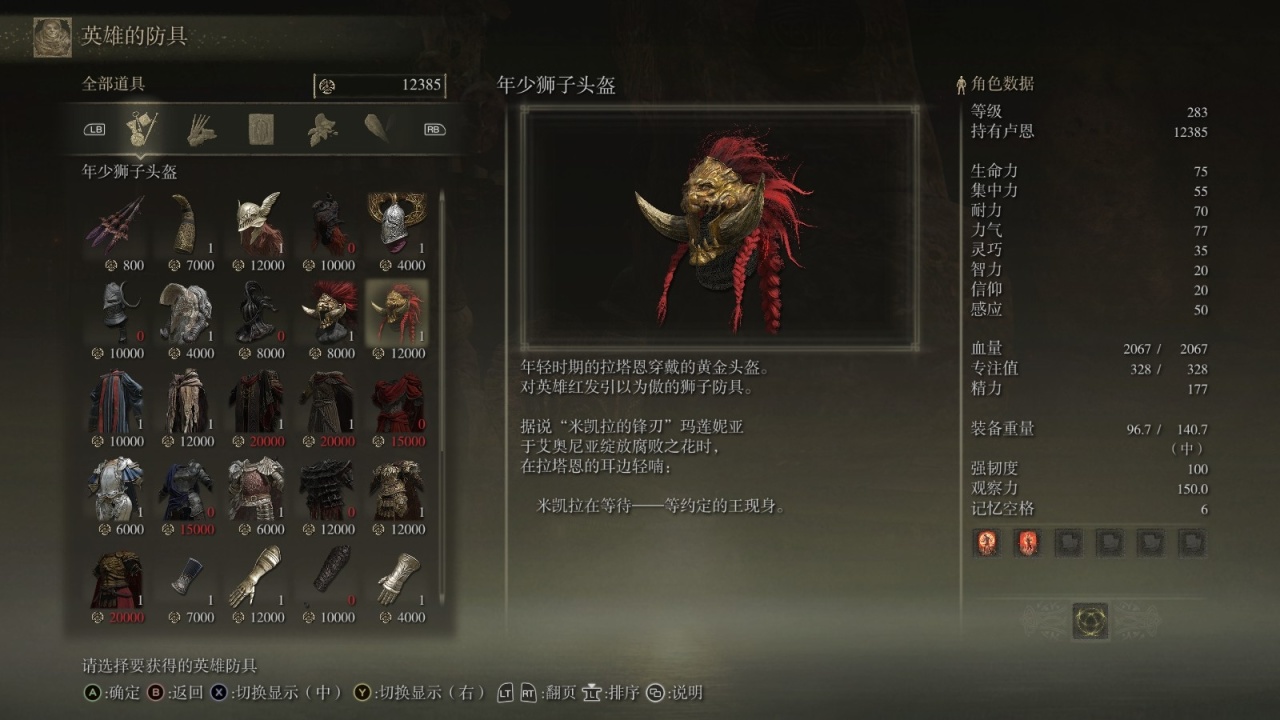Screen dimensions: 1280x720
Task: Open the stone tablet category tab
Action: [261, 129]
